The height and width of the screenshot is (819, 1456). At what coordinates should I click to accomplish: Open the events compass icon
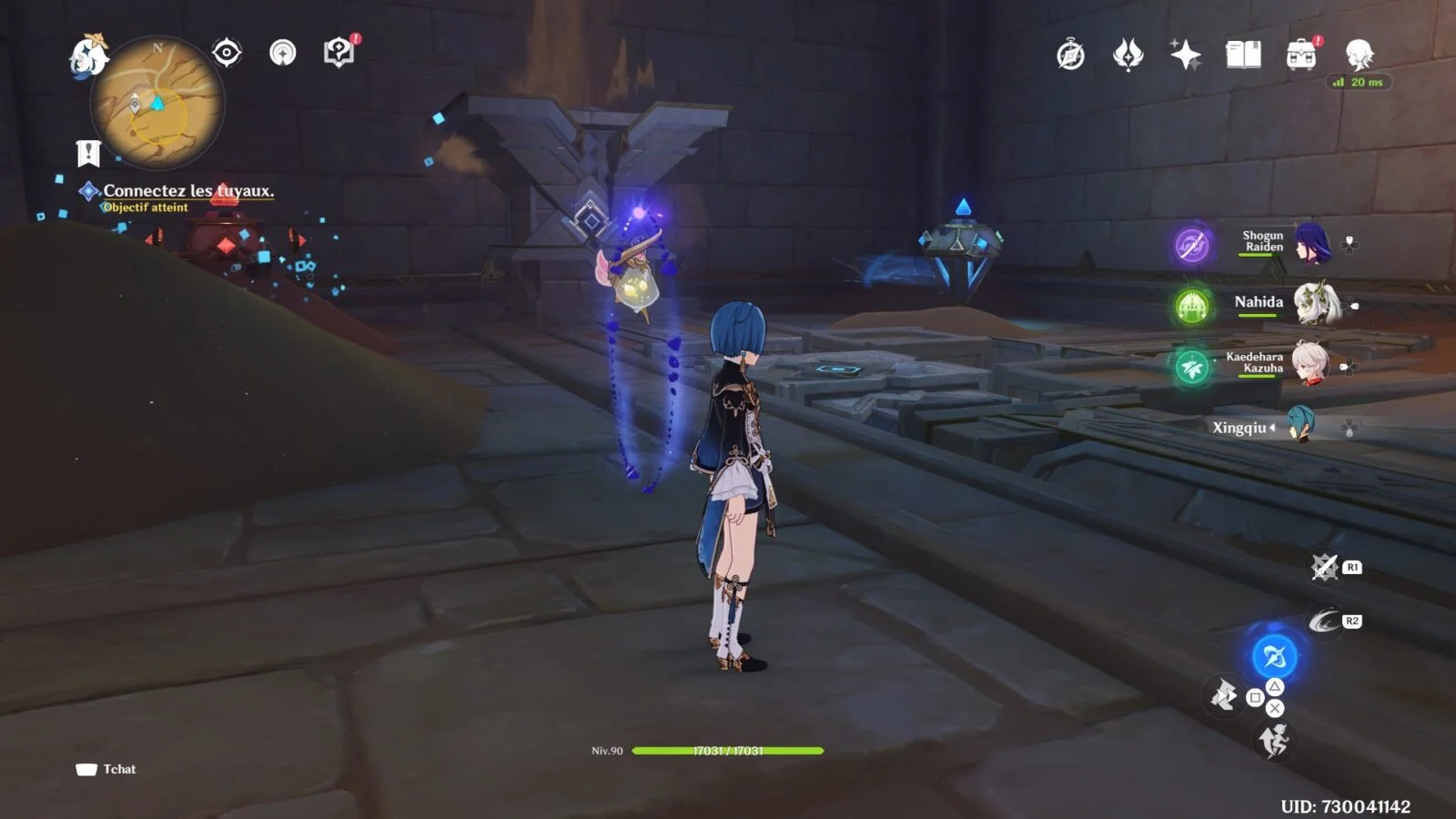click(1070, 56)
